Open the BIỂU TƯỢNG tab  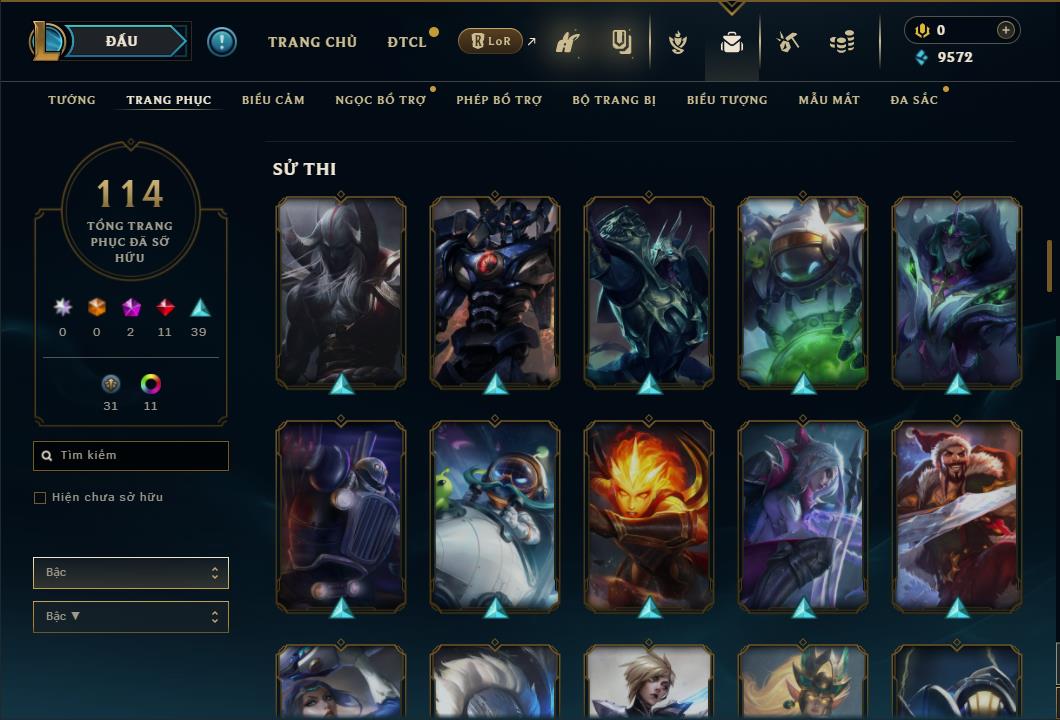[727, 100]
